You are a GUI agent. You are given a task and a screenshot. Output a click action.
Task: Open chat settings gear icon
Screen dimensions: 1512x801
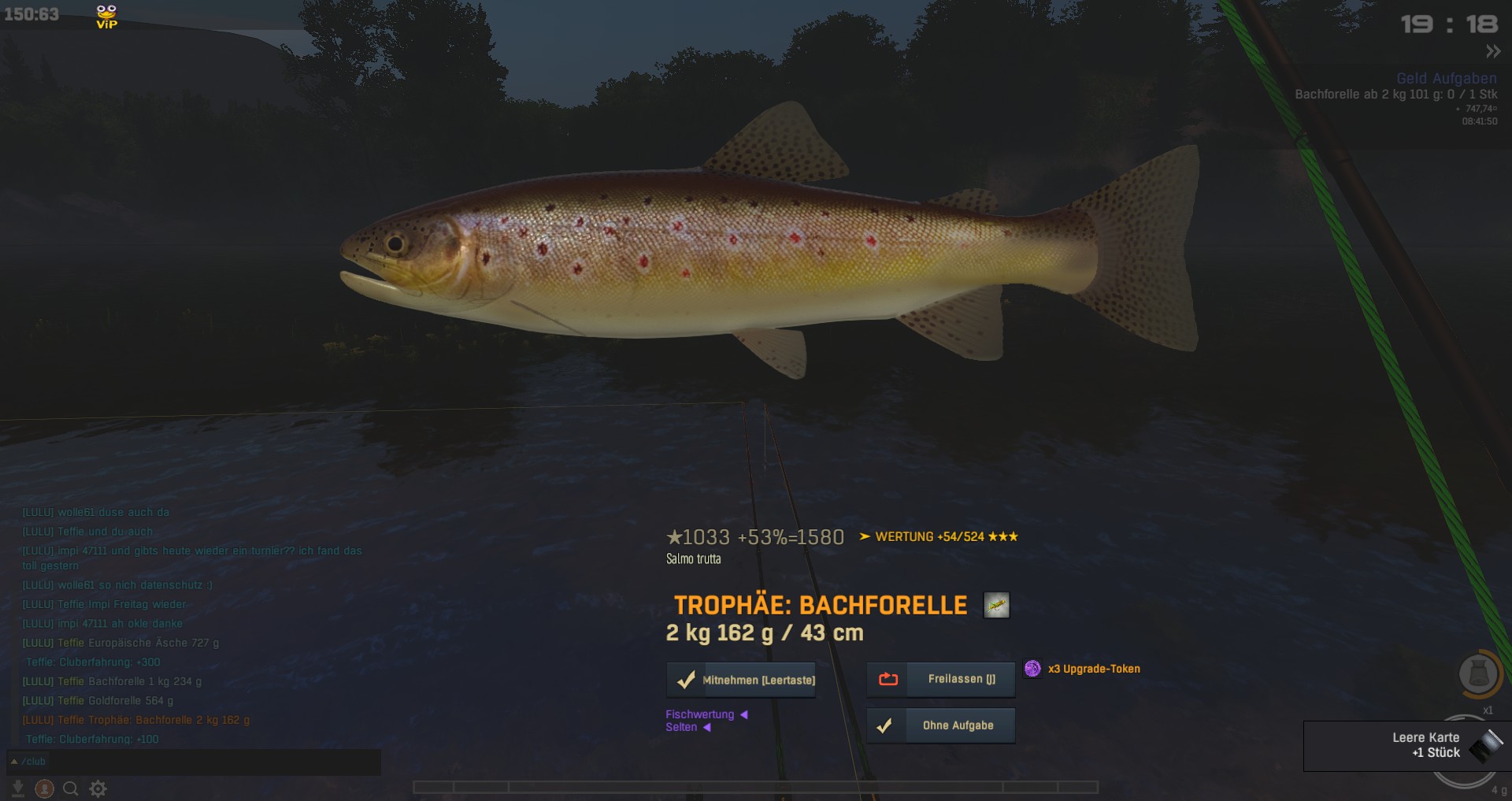(x=98, y=788)
